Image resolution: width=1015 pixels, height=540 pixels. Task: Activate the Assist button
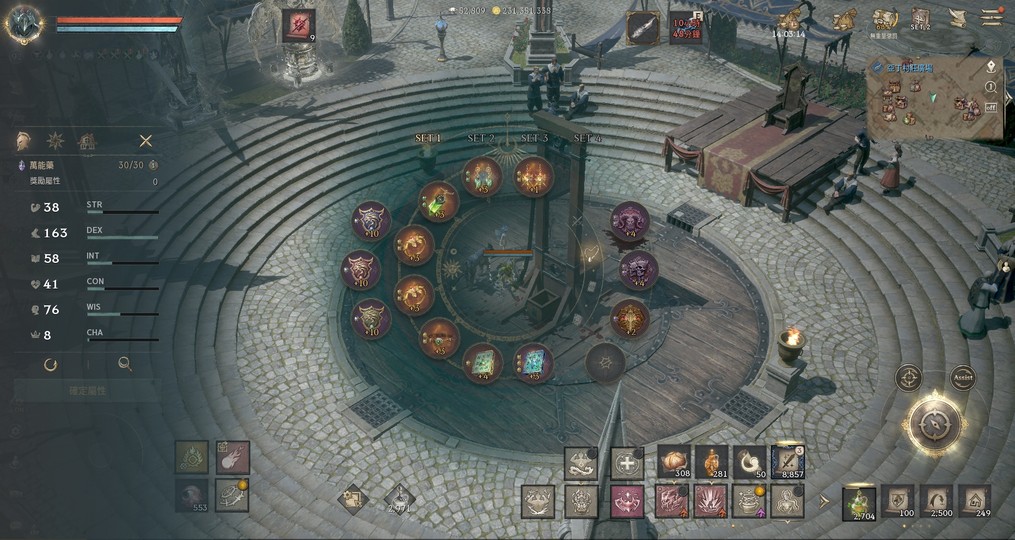[x=962, y=378]
